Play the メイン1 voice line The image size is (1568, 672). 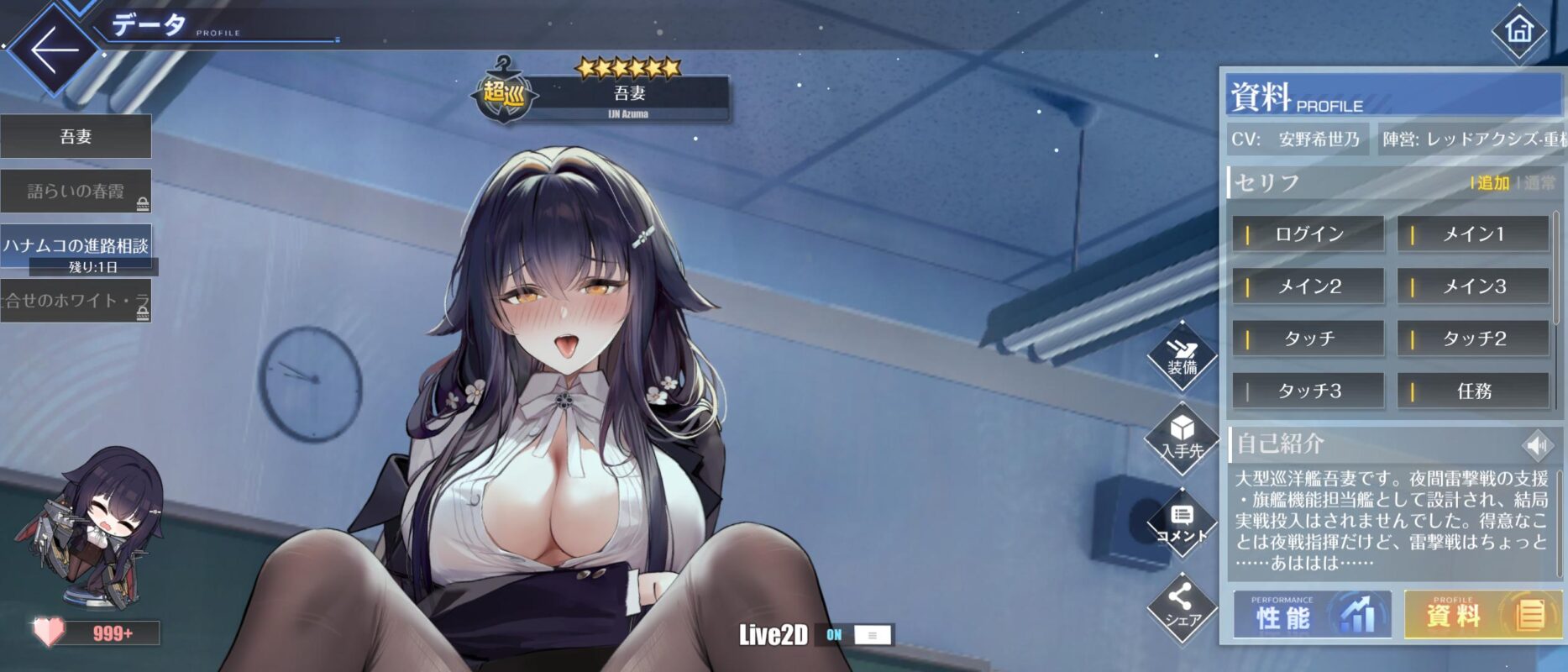tap(1472, 234)
